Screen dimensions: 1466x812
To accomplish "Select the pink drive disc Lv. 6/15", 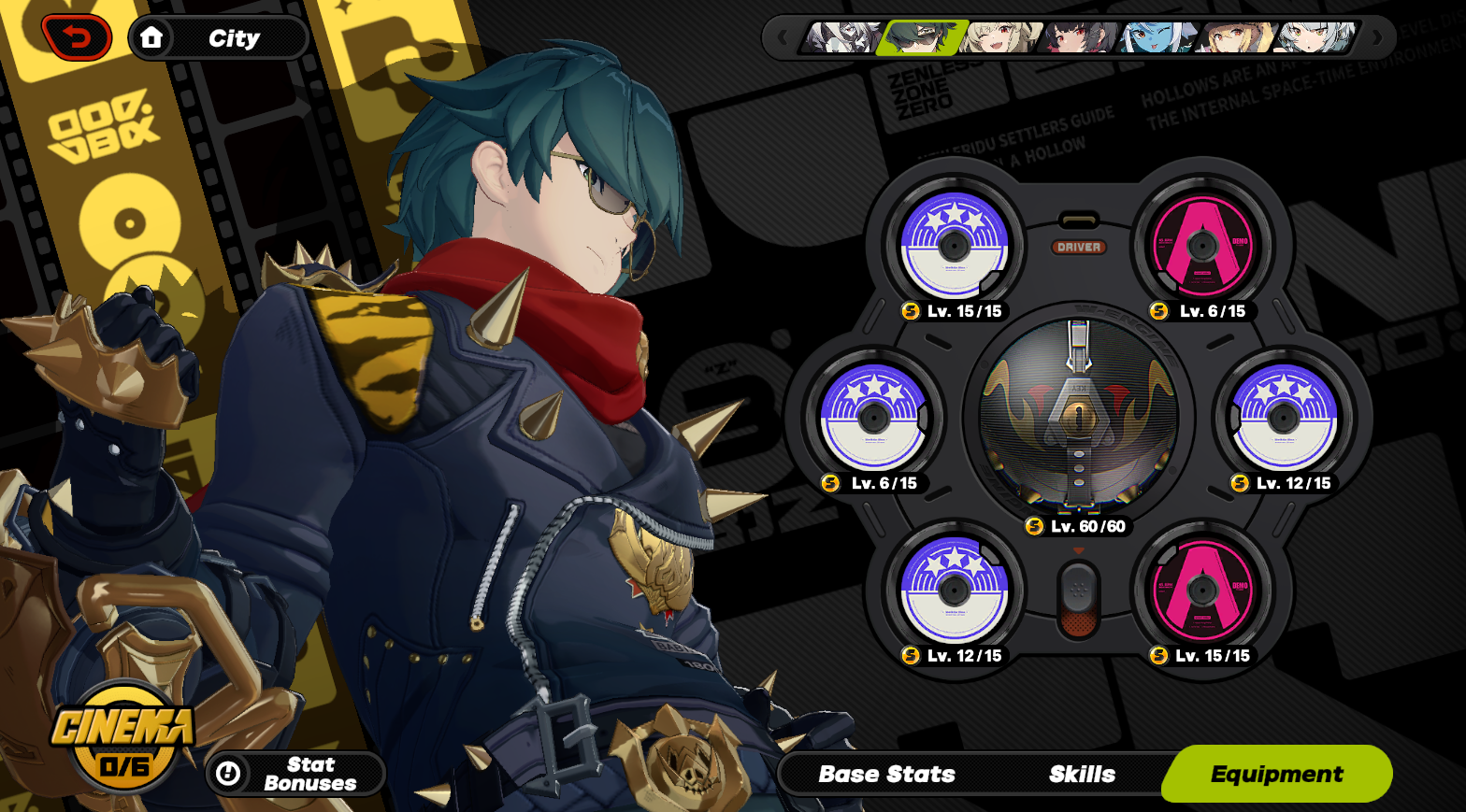I will [x=1202, y=245].
